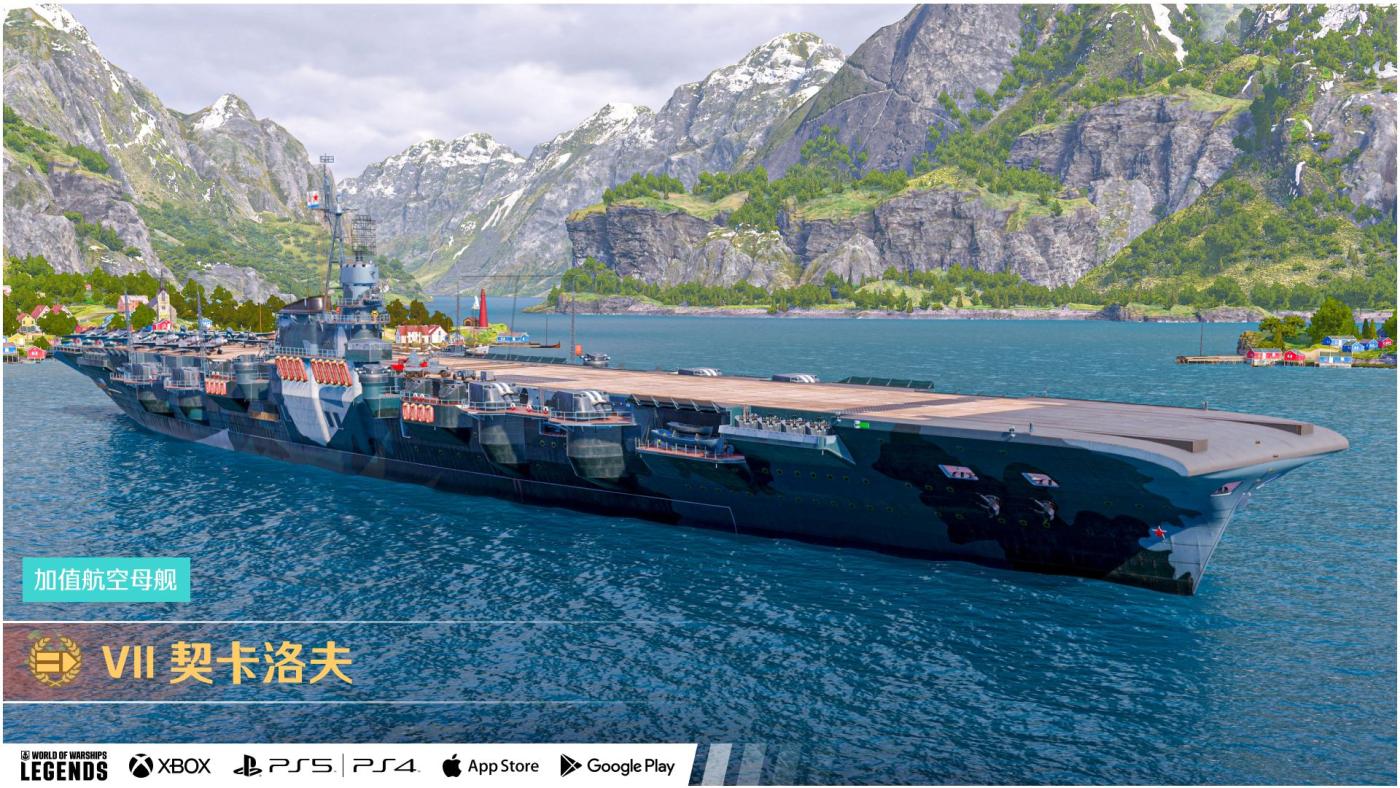This screenshot has width=1400, height=788.
Task: Select the PS5 platform logo
Action: coord(283,766)
